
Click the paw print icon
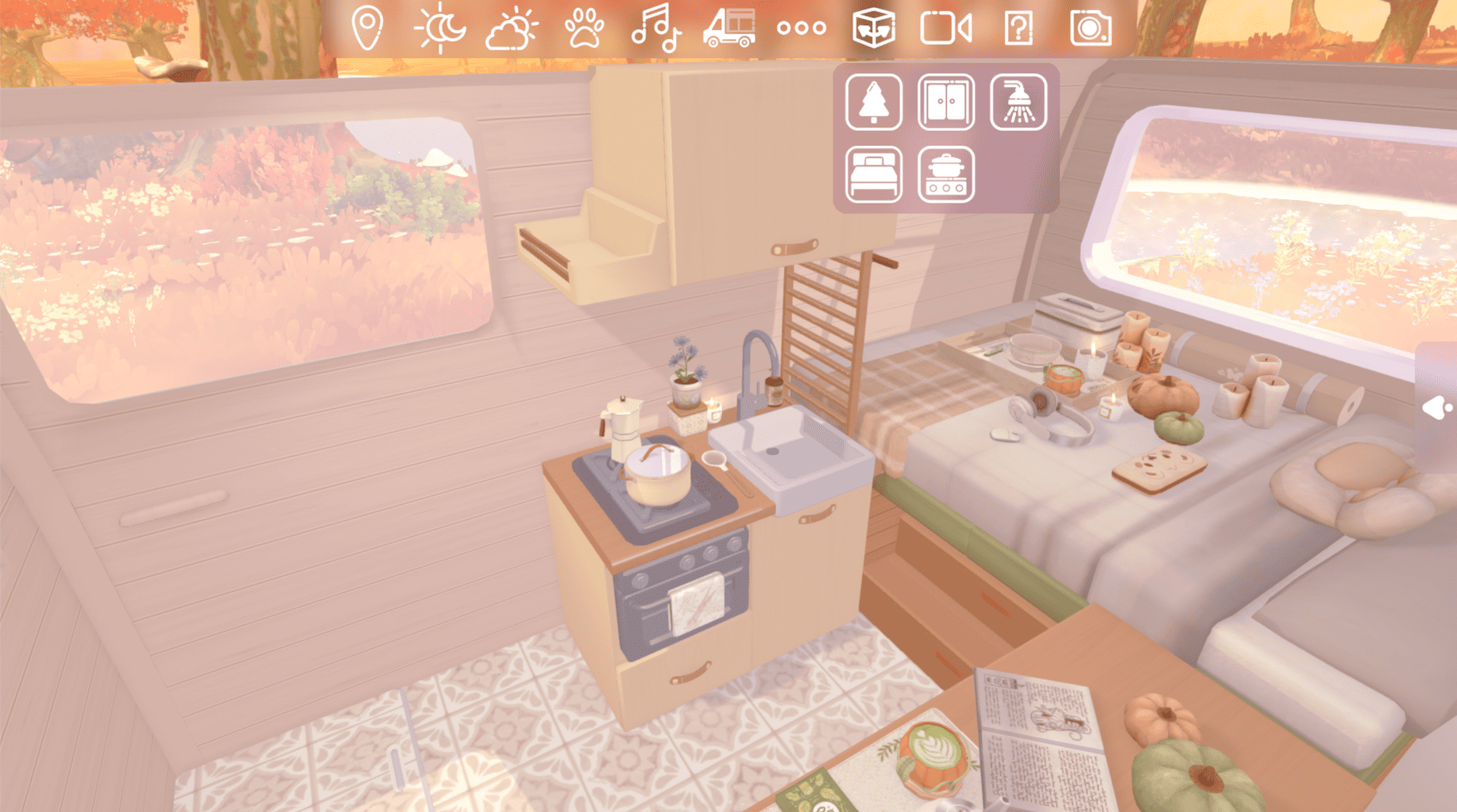click(582, 27)
